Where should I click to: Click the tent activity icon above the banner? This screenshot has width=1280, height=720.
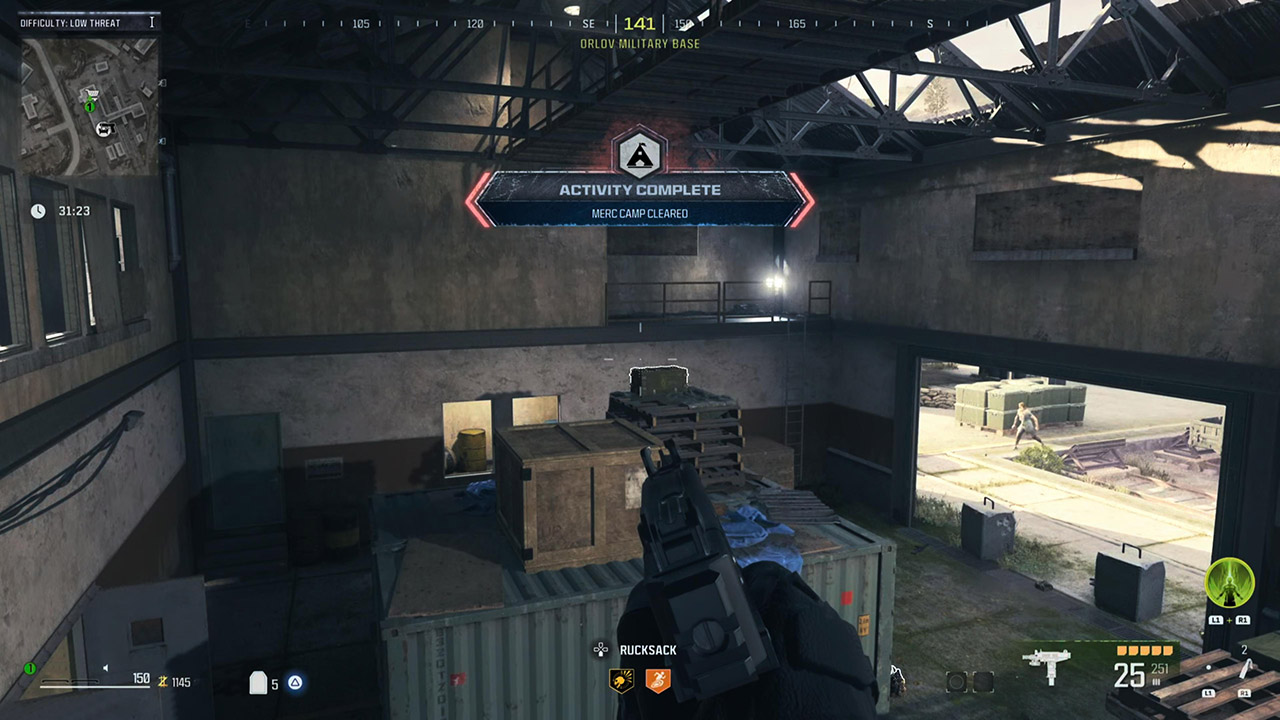(x=640, y=156)
